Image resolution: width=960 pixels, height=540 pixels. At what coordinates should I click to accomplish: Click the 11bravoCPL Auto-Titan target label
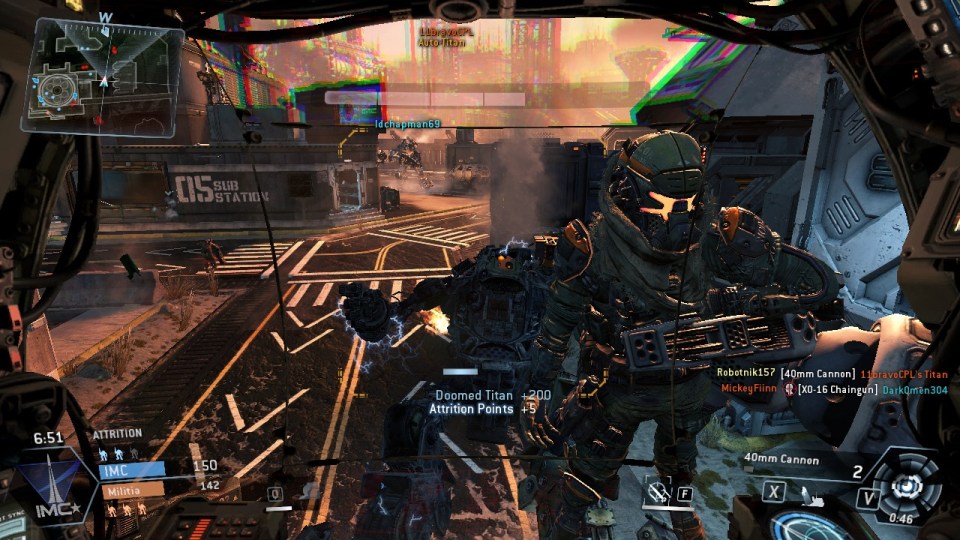coord(447,37)
